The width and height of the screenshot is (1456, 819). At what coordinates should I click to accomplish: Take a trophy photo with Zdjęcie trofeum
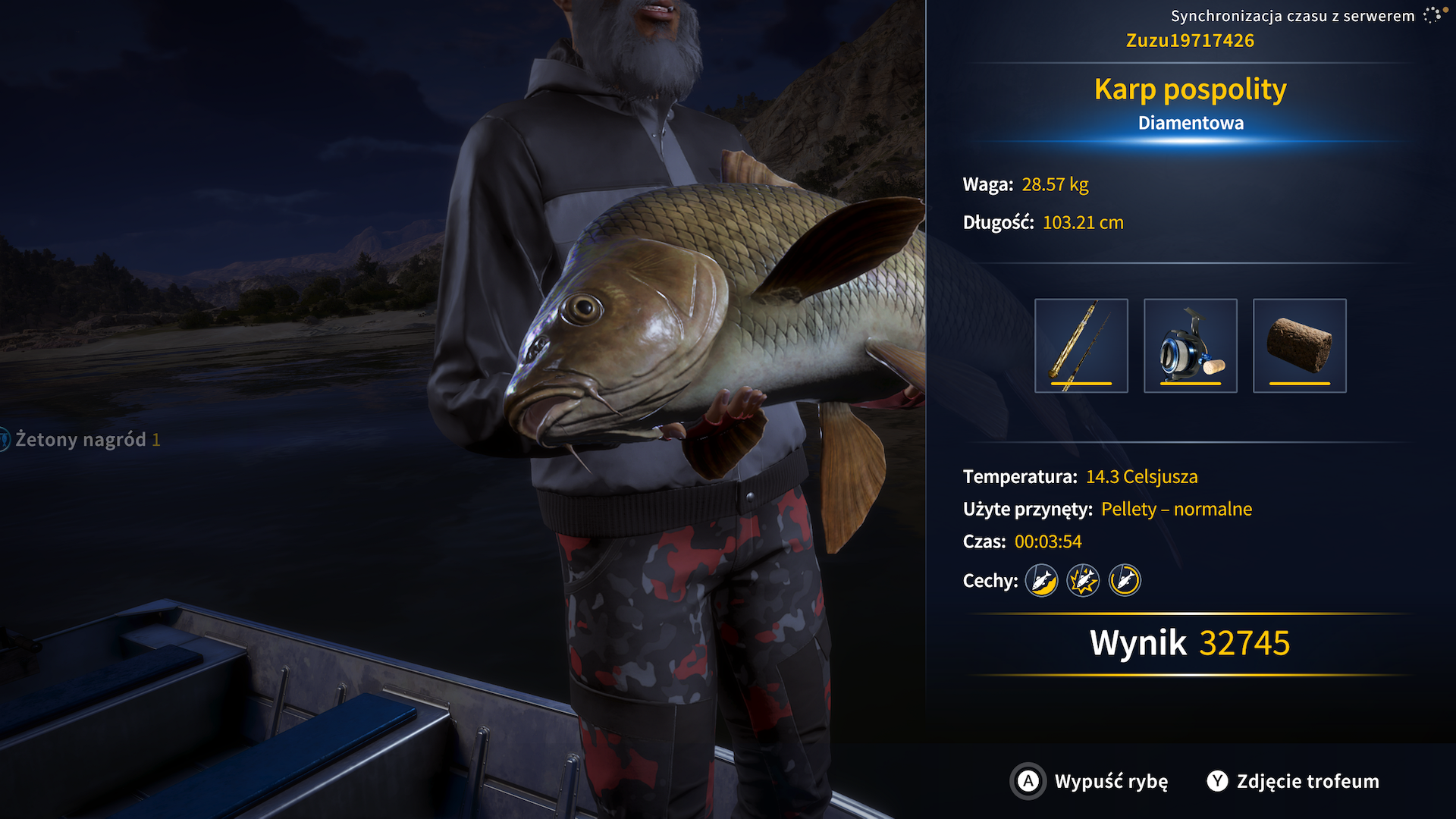pos(1294,781)
